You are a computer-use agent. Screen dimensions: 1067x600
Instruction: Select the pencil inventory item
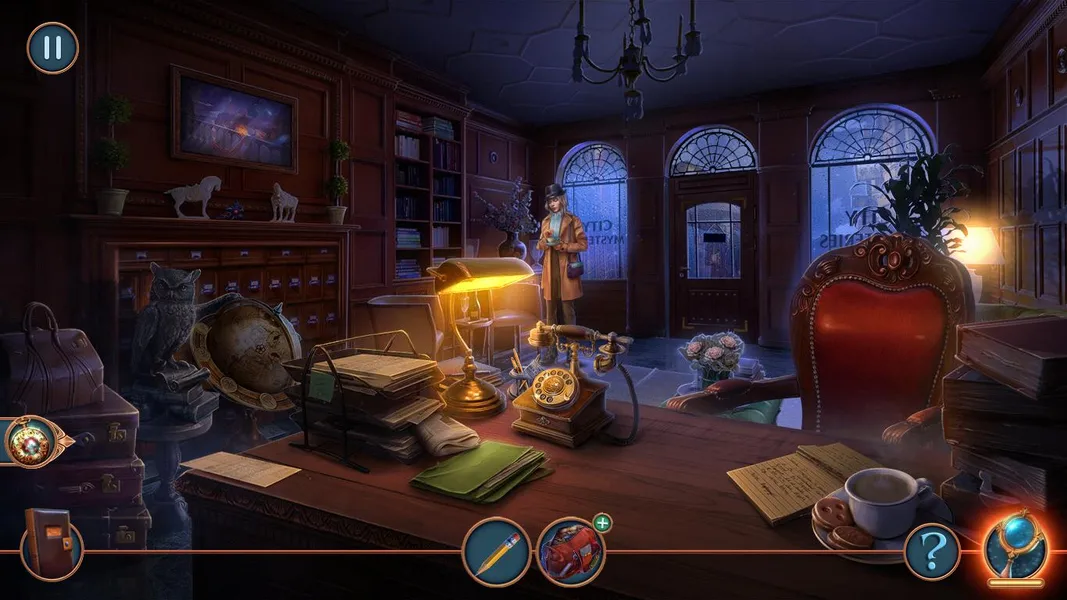tap(496, 551)
